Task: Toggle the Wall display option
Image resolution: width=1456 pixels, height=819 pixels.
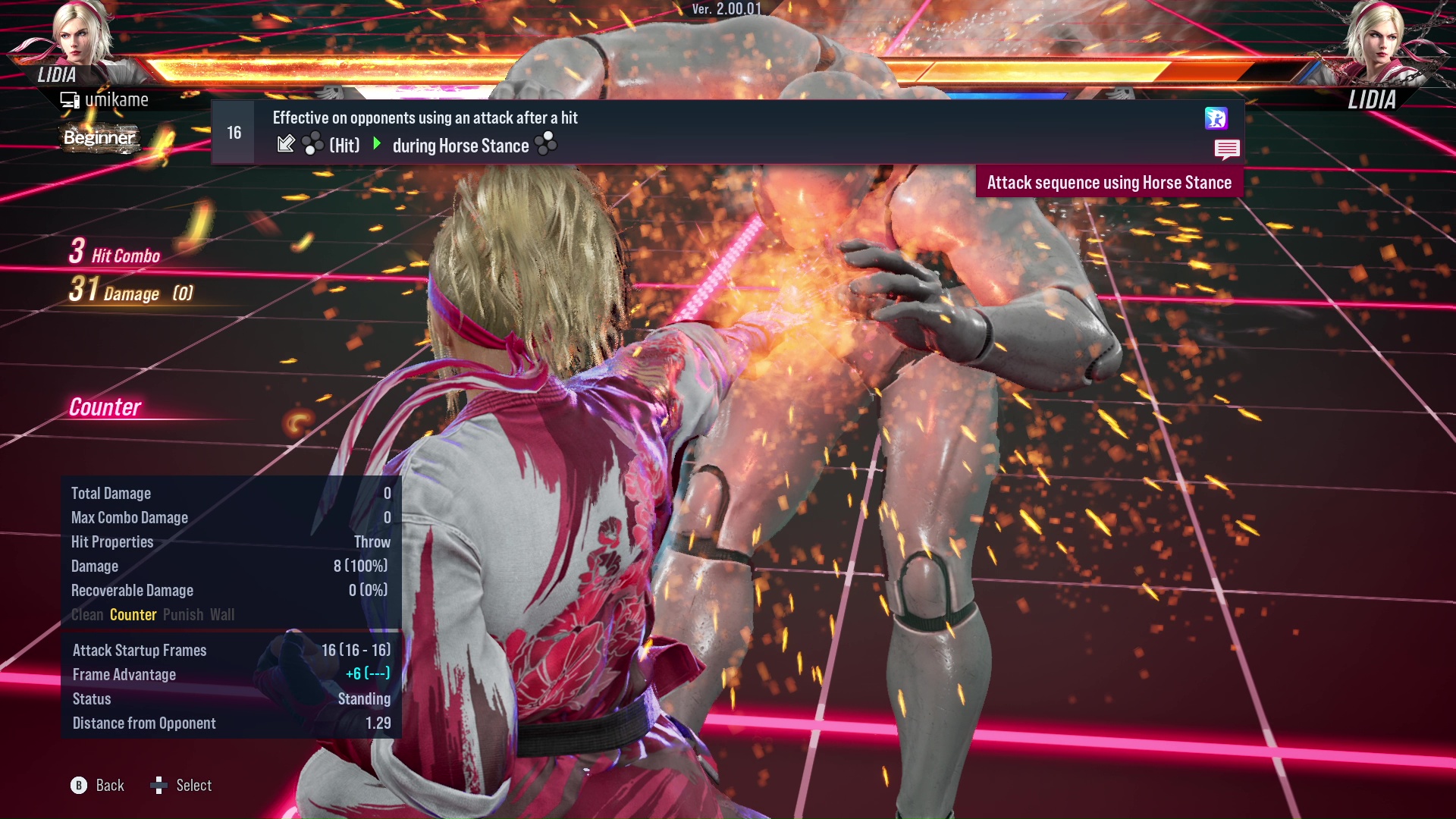Action: (x=223, y=615)
